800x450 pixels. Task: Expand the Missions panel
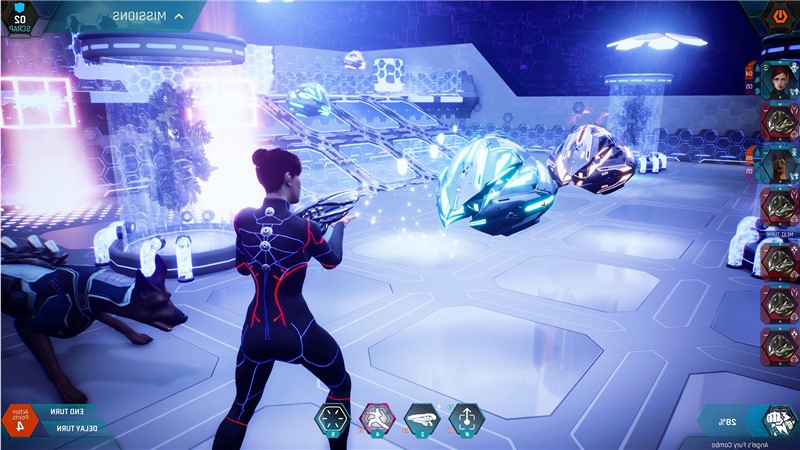(148, 16)
